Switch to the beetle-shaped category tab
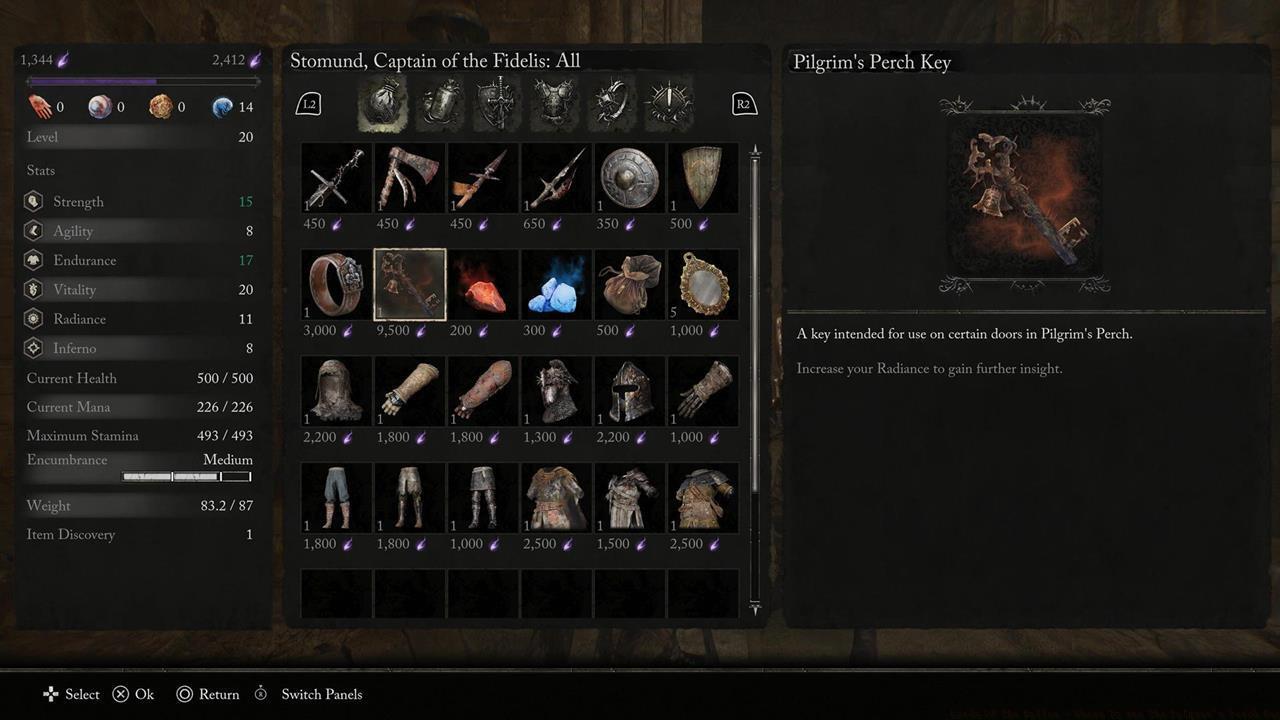 440,104
